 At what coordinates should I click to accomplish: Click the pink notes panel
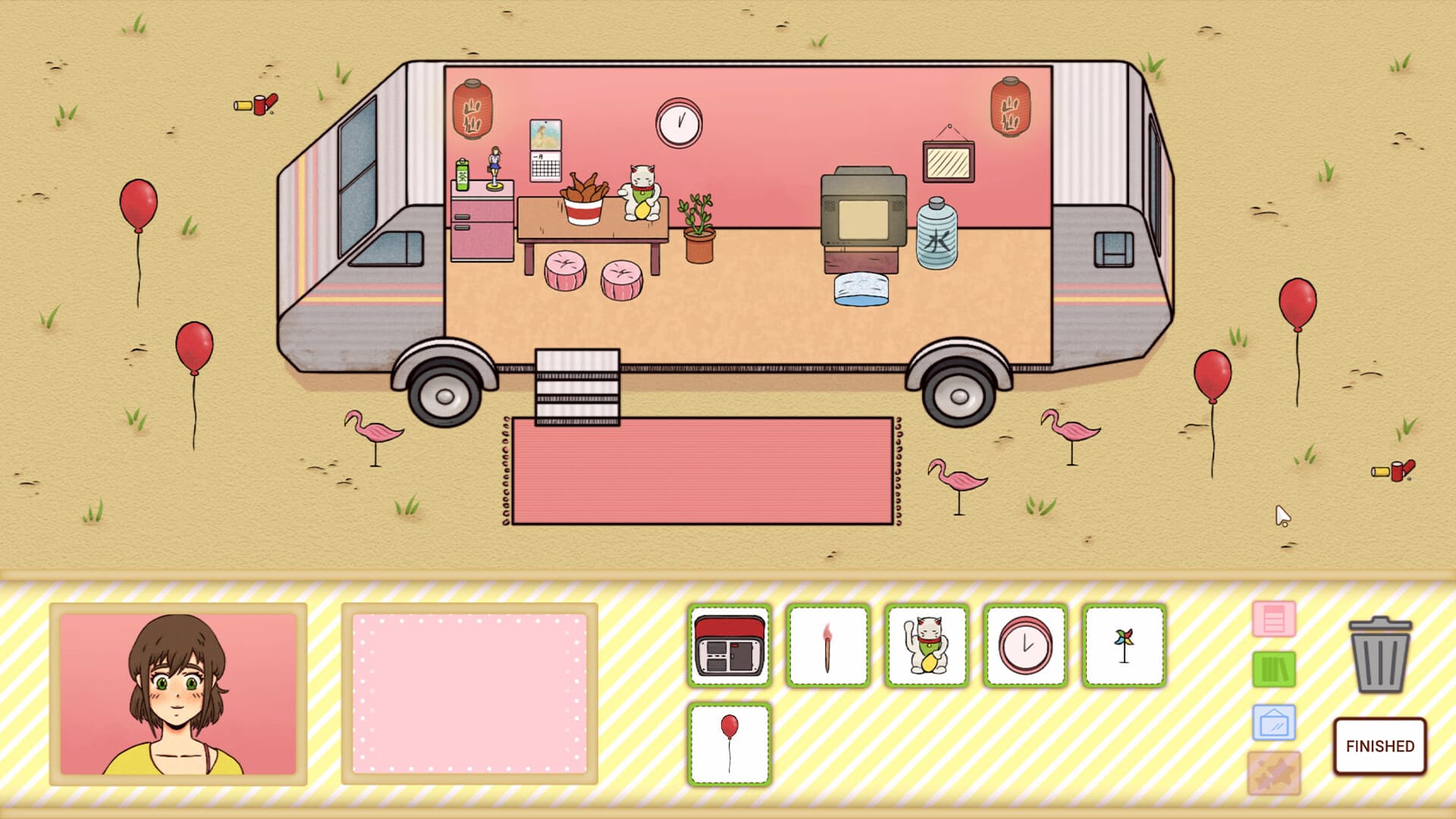[x=470, y=694]
